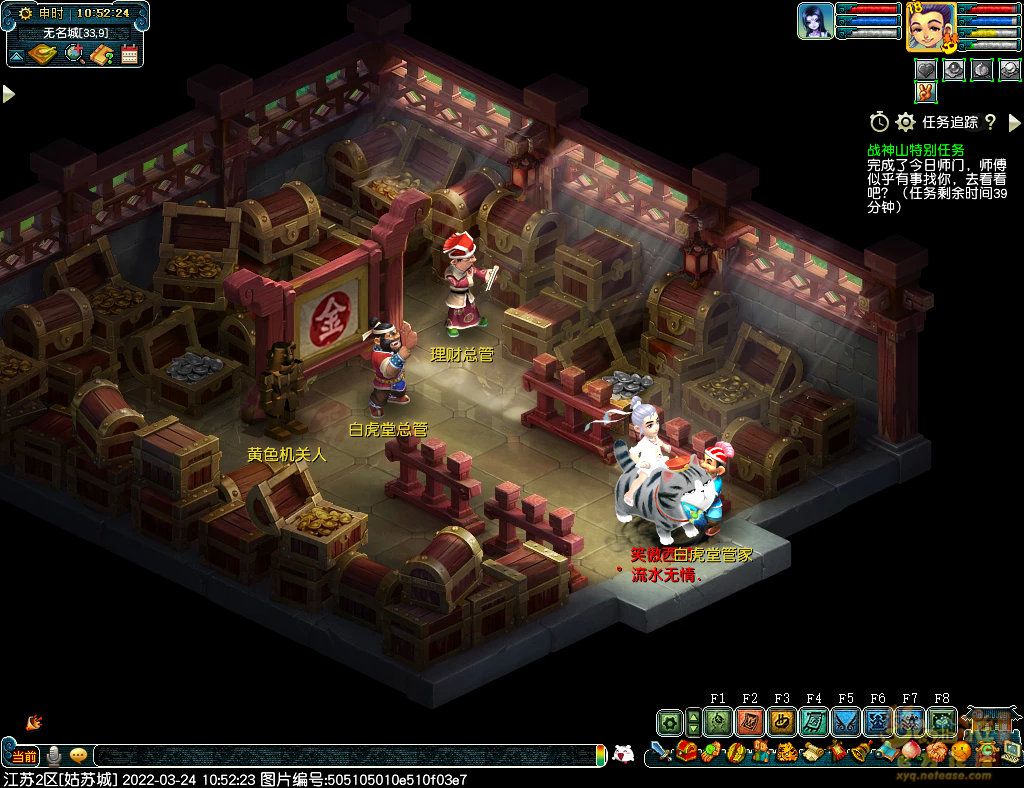Screen dimensions: 1024x788
Task: Collapse the location panel with up arrow
Action: [x=16, y=54]
